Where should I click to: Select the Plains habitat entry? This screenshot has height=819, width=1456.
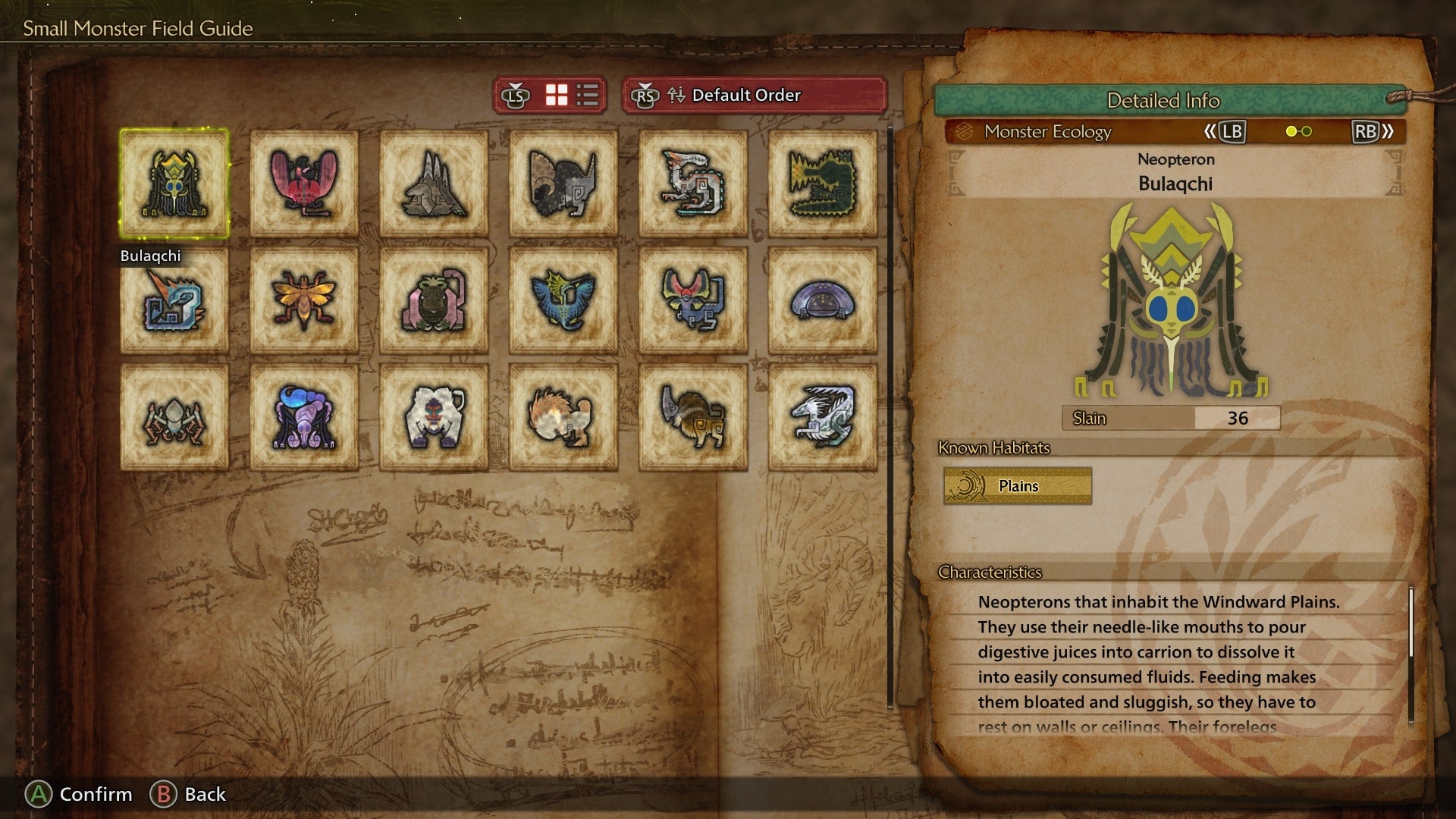pyautogui.click(x=1018, y=486)
